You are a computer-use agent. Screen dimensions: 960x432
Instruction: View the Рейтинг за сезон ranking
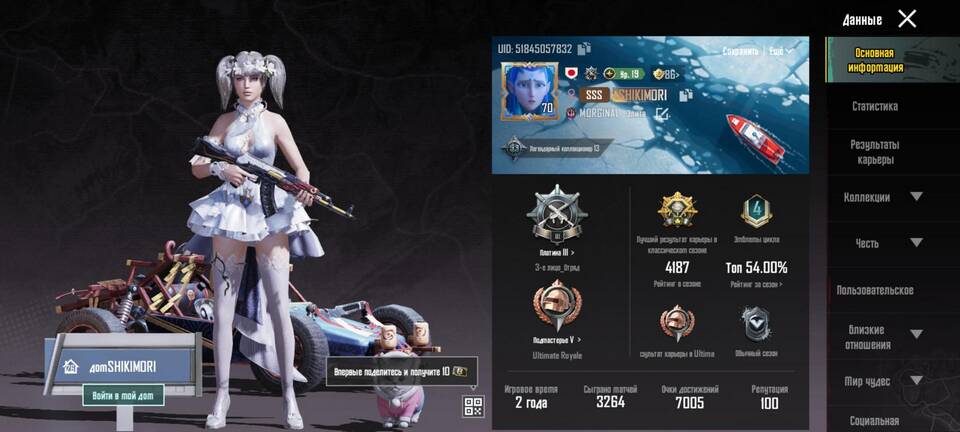pos(756,285)
